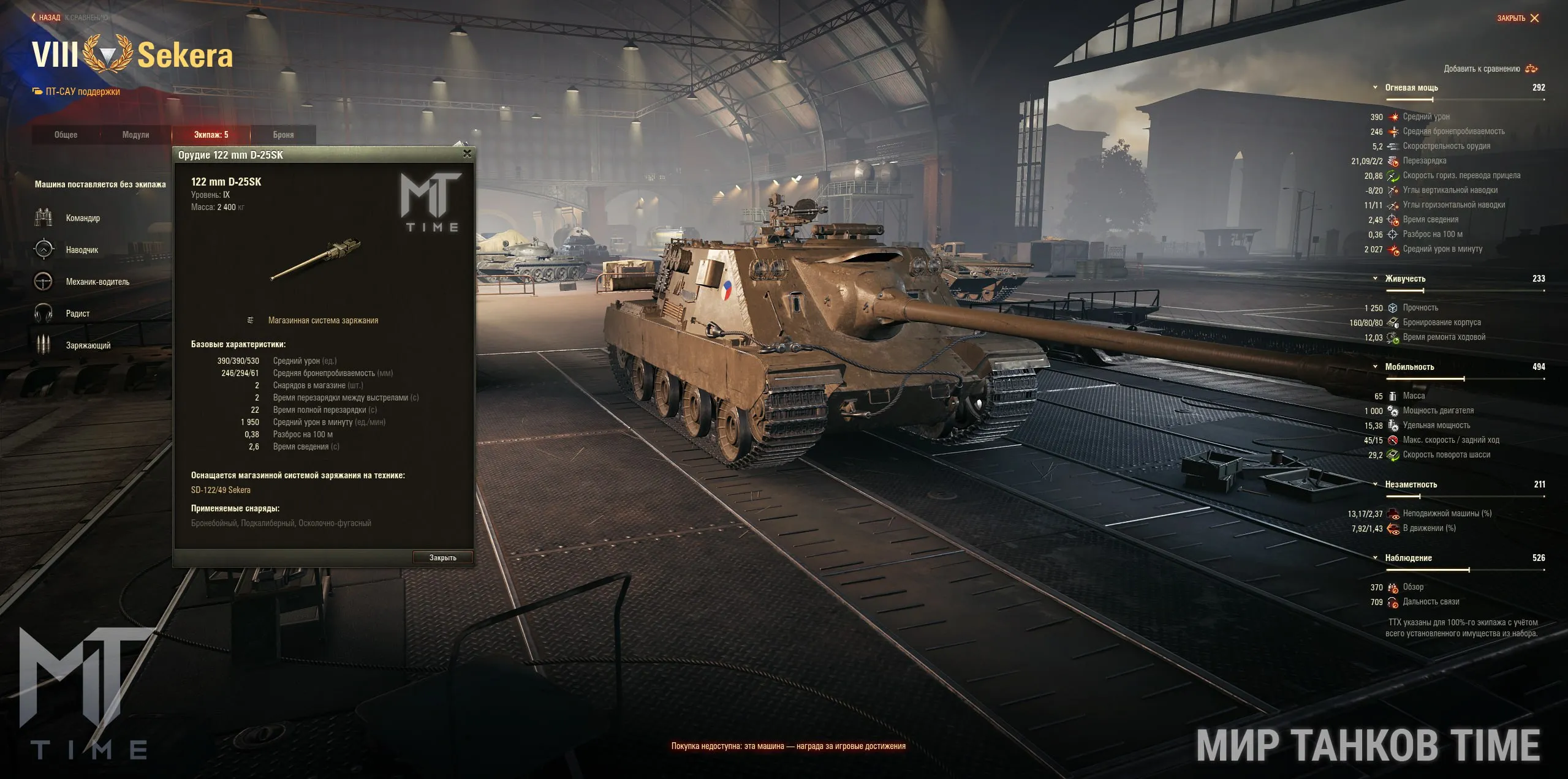The height and width of the screenshot is (779, 1568).
Task: Show the Броня tab
Action: tap(283, 135)
